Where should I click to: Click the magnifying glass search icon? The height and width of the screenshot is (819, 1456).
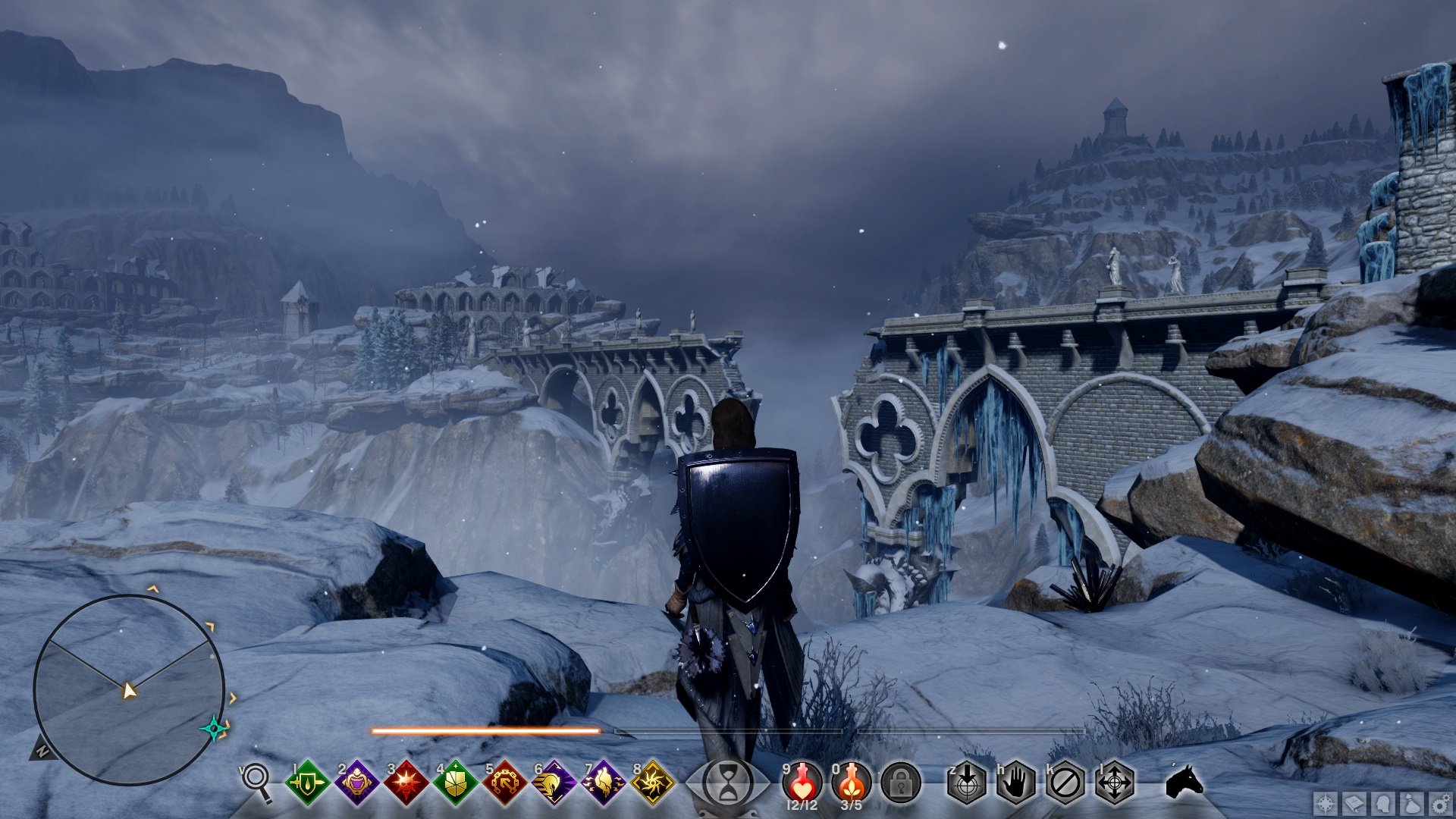256,782
